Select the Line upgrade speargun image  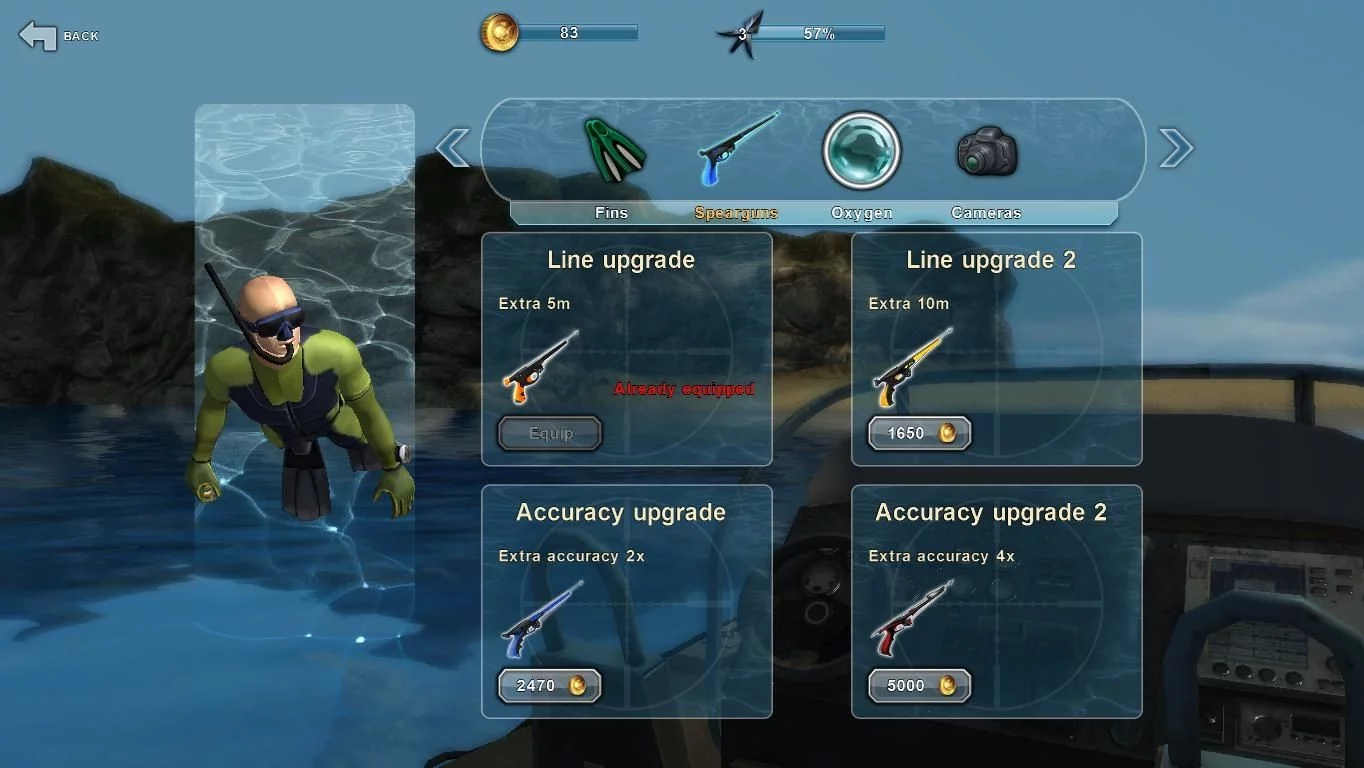click(x=540, y=367)
